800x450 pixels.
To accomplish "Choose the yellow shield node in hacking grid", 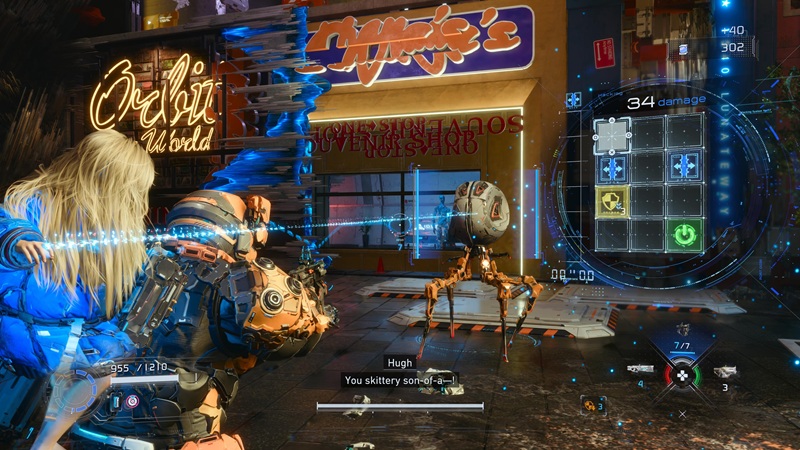I will pyautogui.click(x=612, y=202).
